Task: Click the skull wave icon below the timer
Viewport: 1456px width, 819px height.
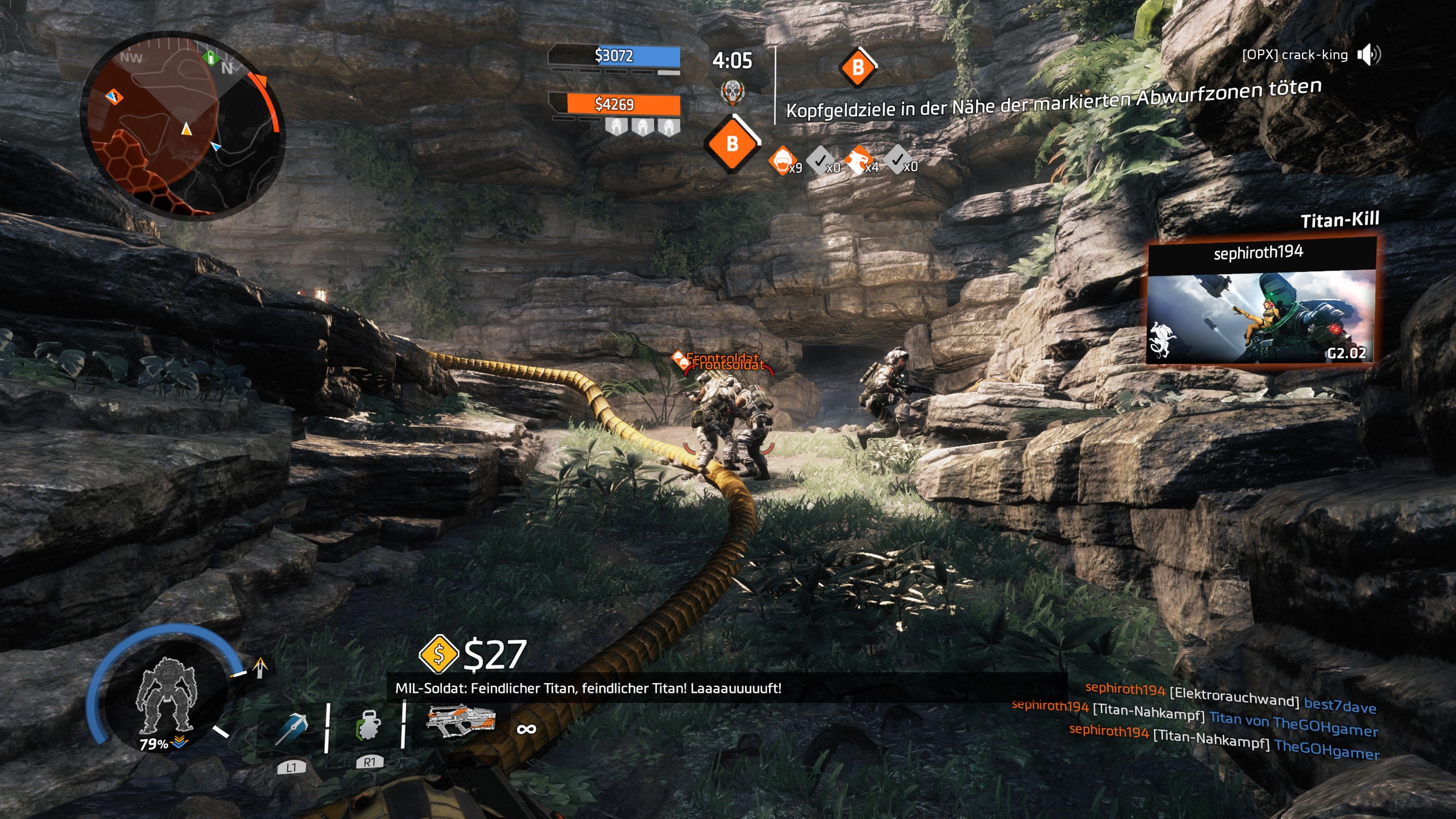Action: tap(734, 91)
